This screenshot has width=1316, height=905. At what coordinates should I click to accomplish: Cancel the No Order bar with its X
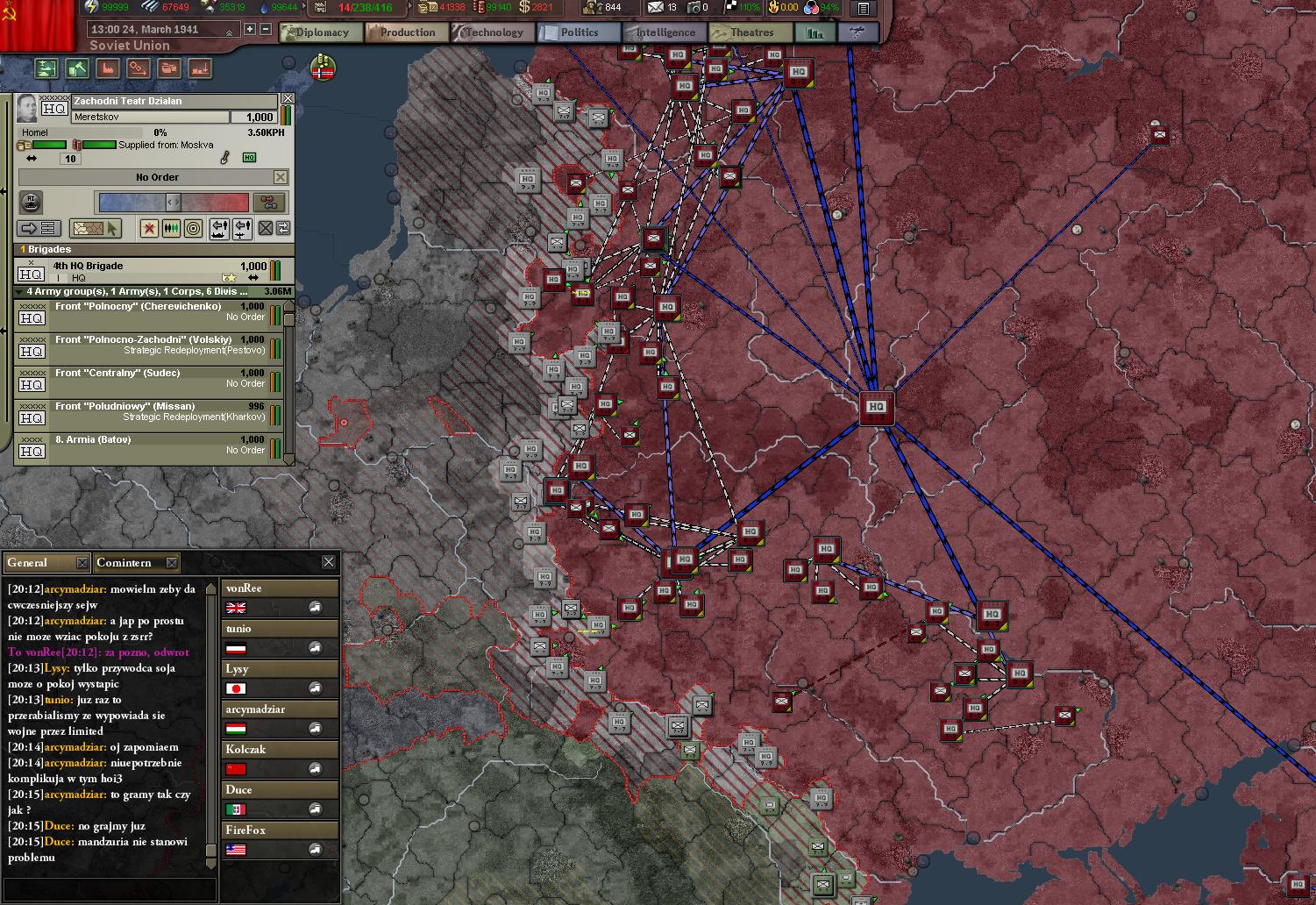281,177
